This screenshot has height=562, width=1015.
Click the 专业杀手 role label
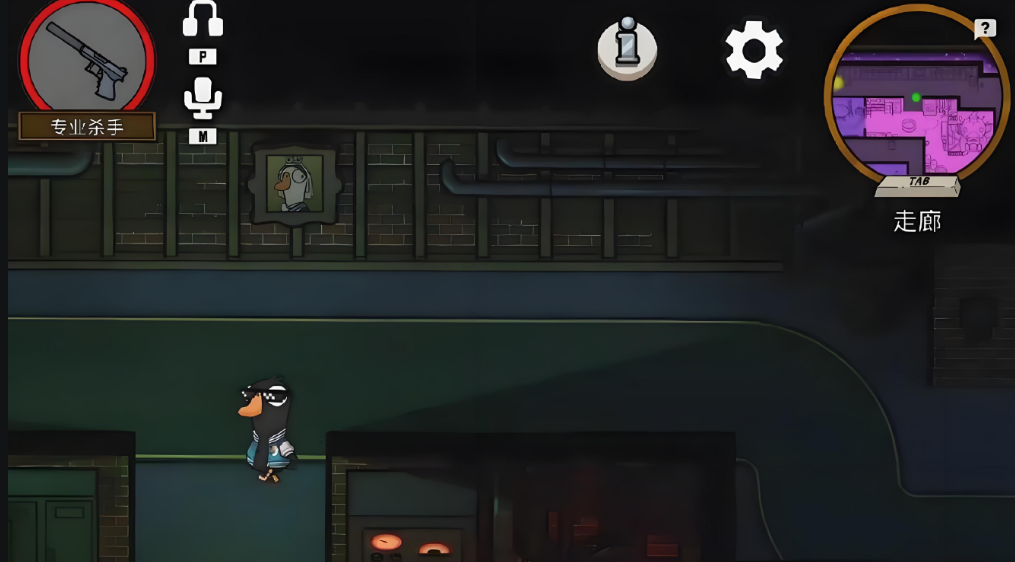coord(87,127)
